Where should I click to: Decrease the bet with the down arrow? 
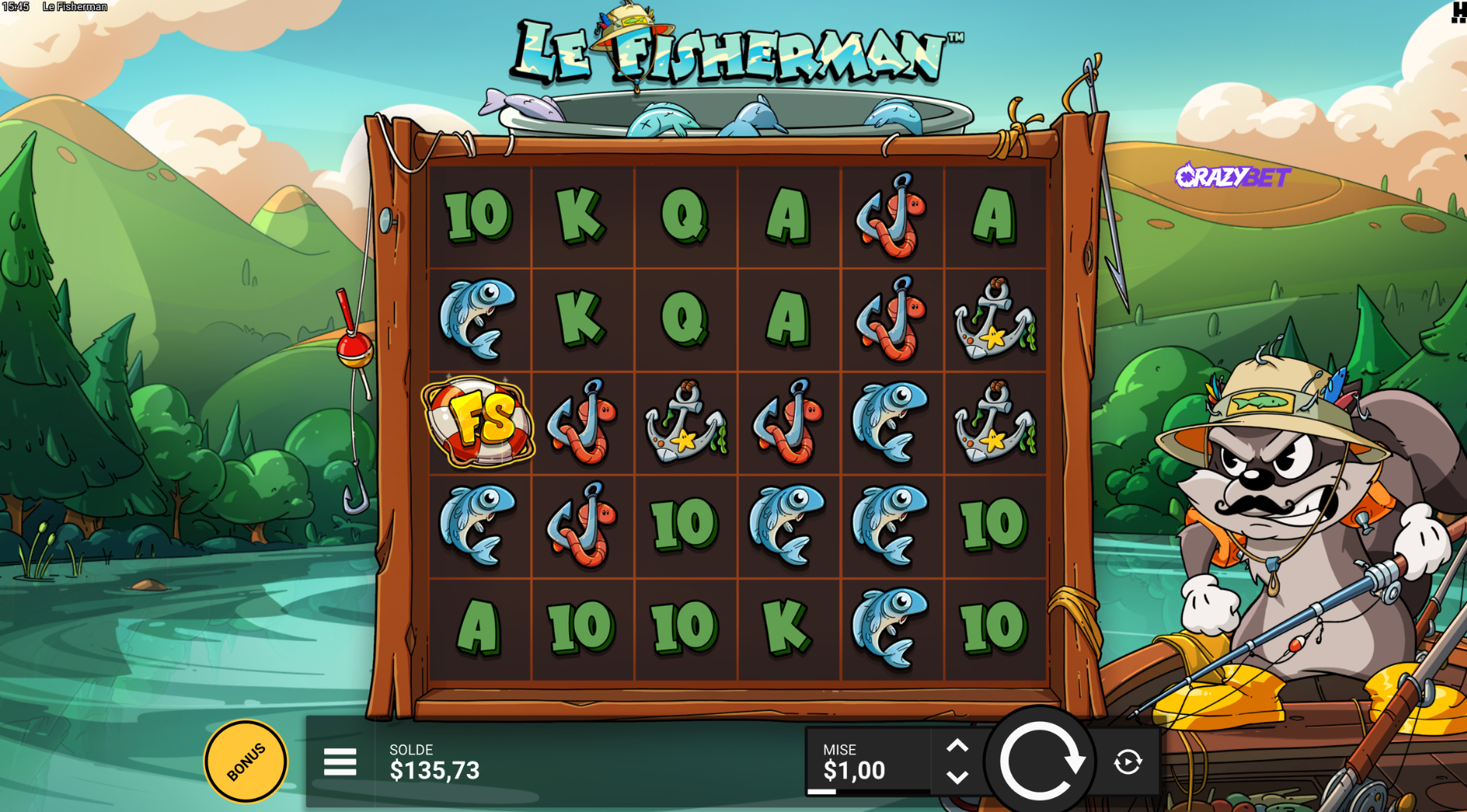pyautogui.click(x=957, y=777)
